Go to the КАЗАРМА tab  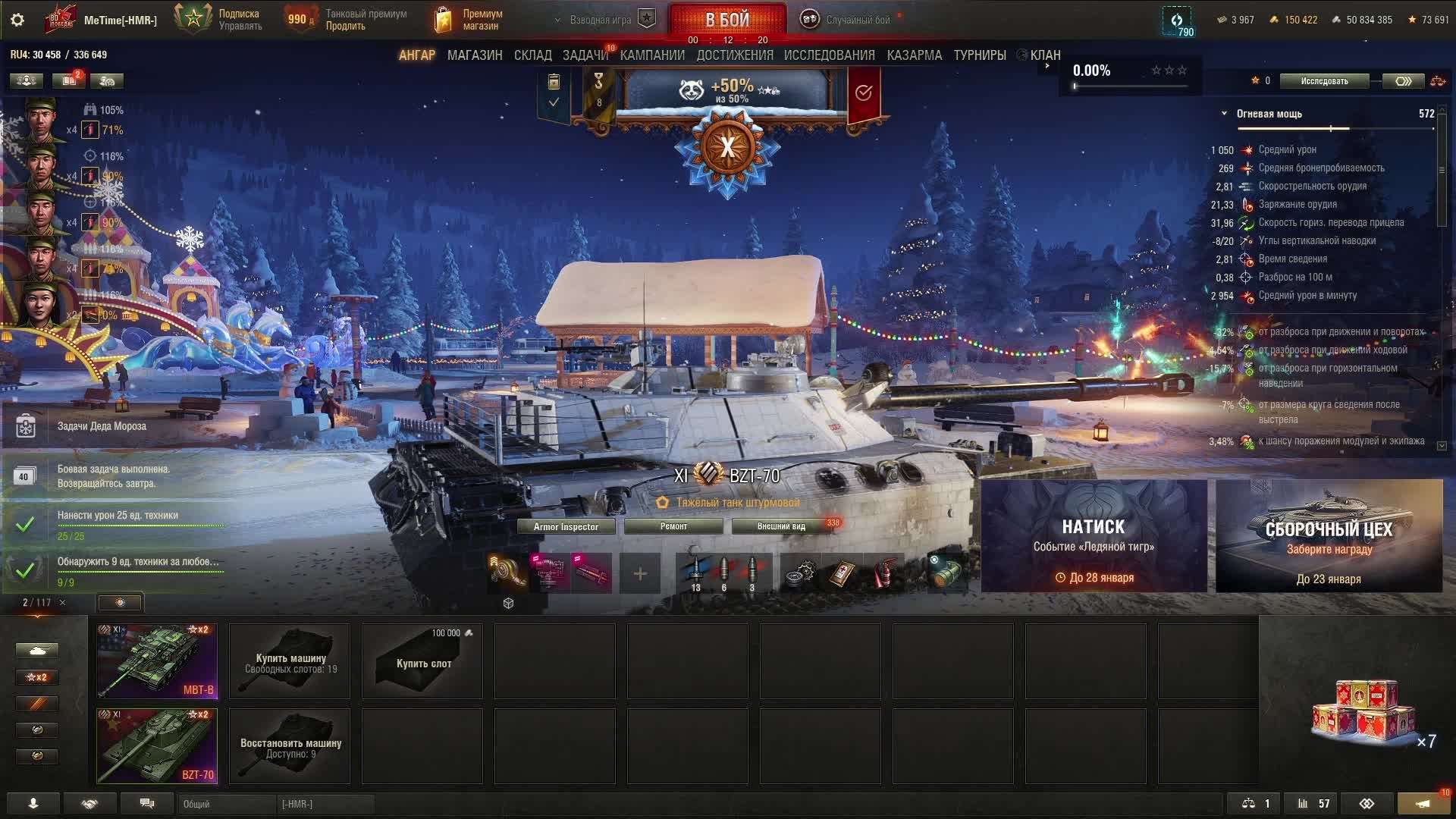(x=914, y=55)
